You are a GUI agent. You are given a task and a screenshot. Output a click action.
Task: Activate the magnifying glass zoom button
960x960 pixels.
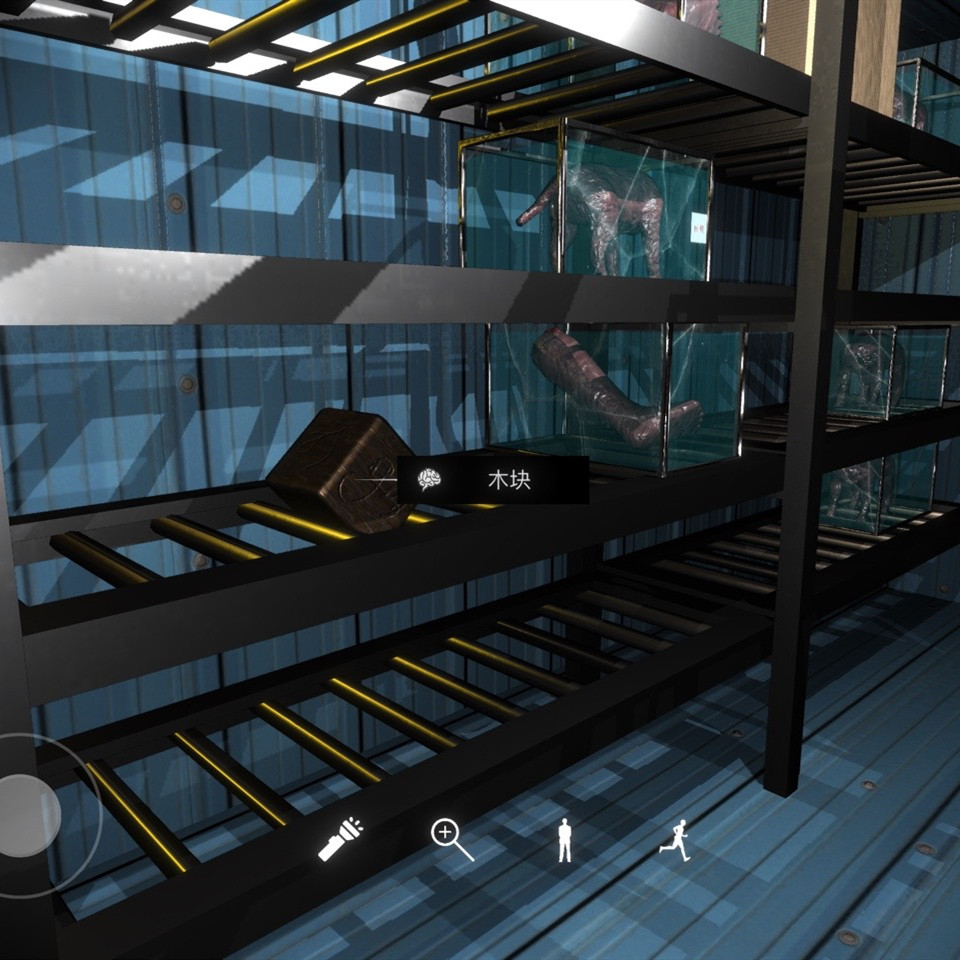(x=451, y=839)
